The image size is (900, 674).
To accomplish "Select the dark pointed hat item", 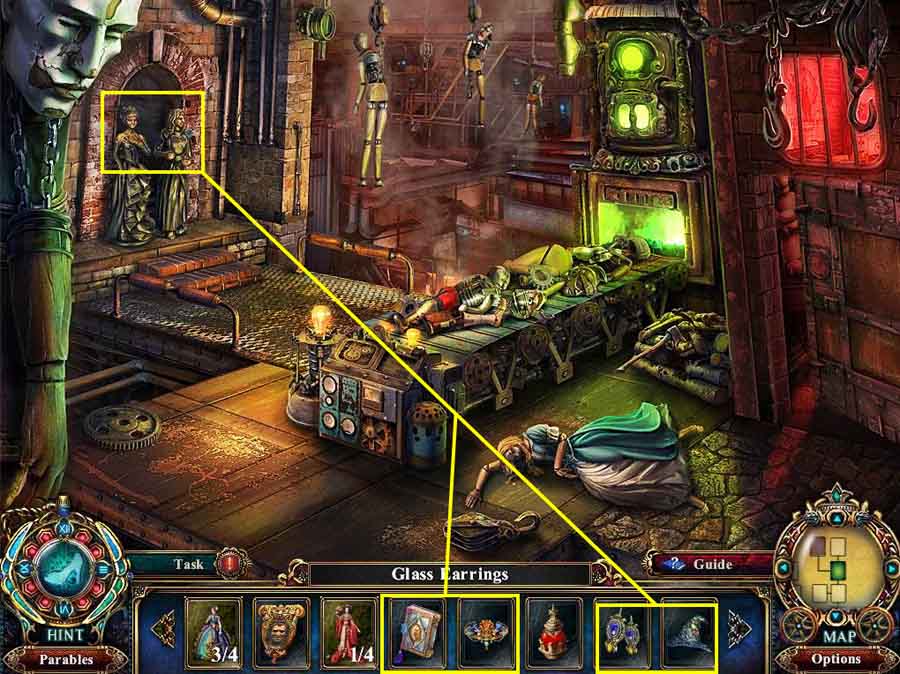I will click(x=689, y=632).
